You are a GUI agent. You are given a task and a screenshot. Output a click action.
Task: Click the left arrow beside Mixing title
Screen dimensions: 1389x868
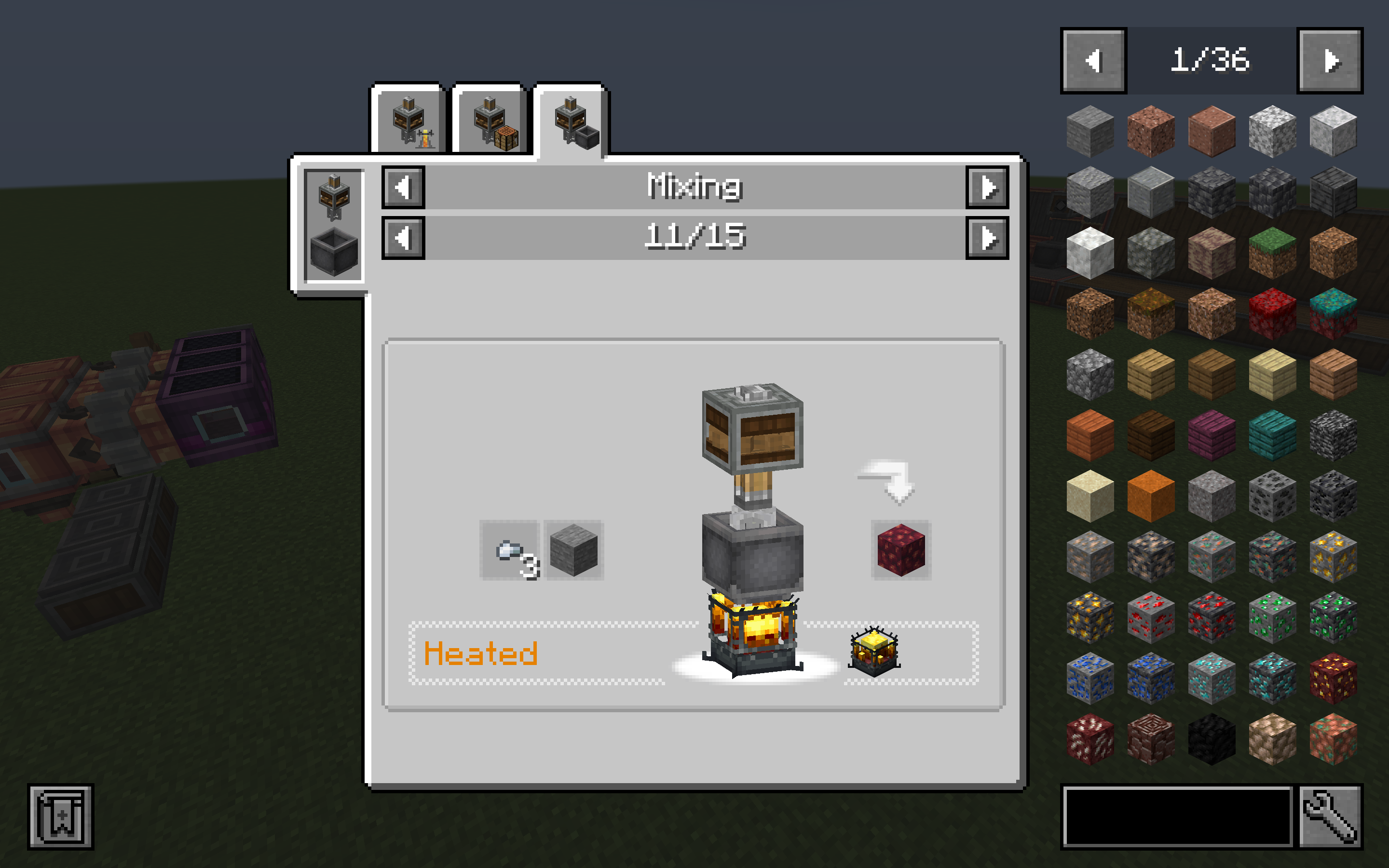(404, 188)
